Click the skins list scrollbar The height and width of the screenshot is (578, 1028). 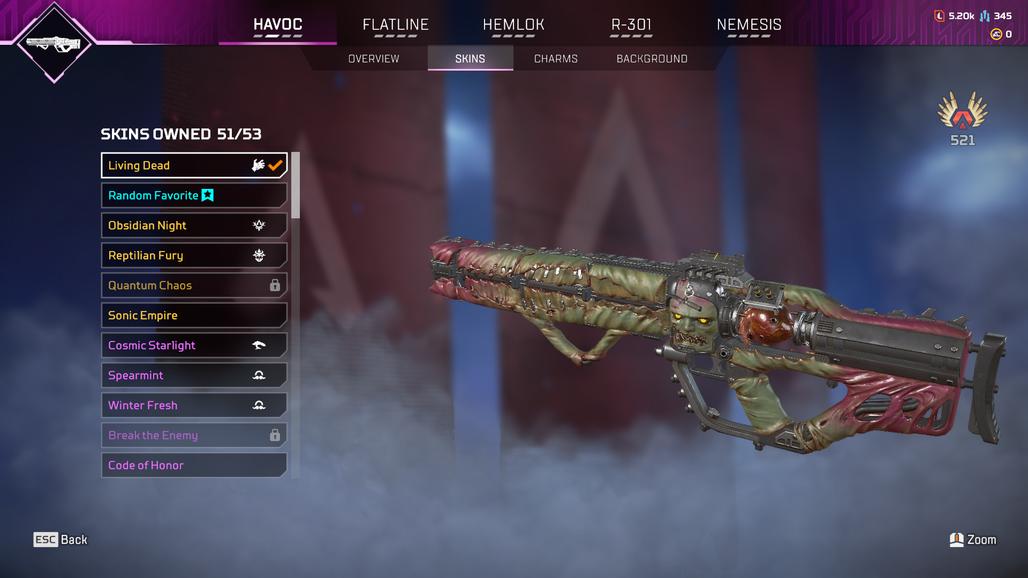click(x=295, y=185)
